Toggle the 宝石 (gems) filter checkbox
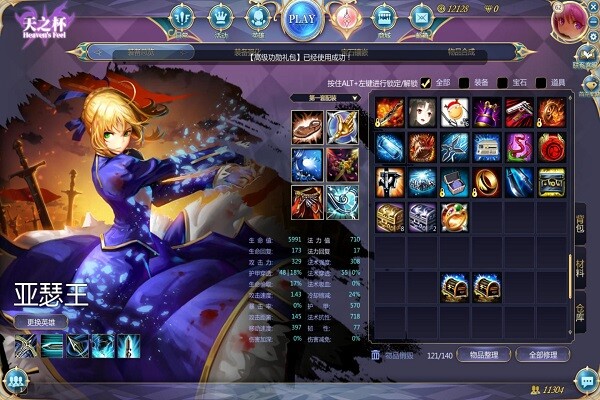 tap(501, 83)
